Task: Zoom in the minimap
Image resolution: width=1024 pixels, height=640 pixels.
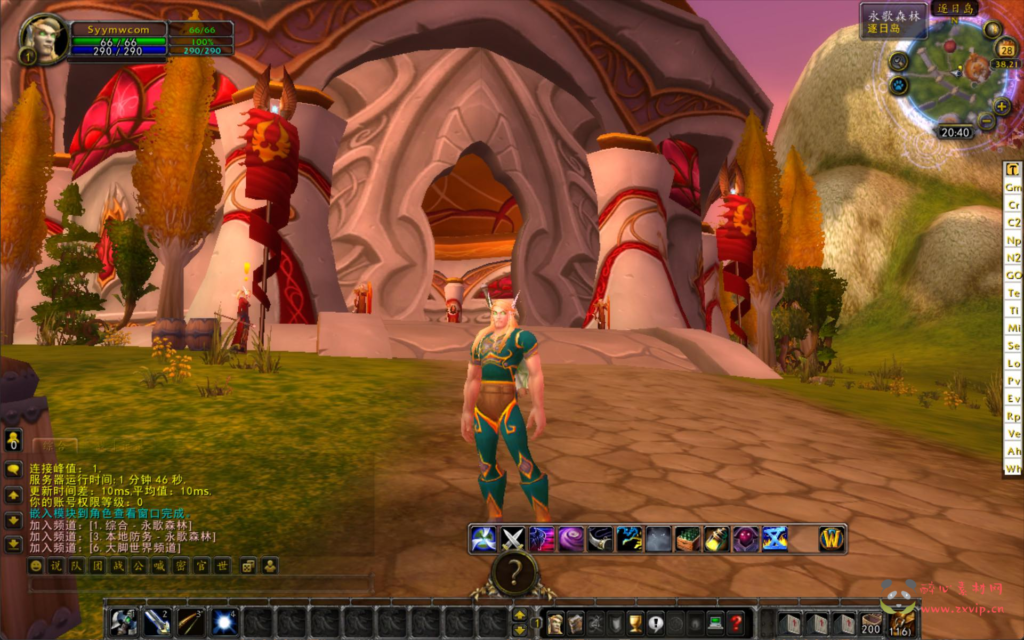Action: coord(1001,106)
